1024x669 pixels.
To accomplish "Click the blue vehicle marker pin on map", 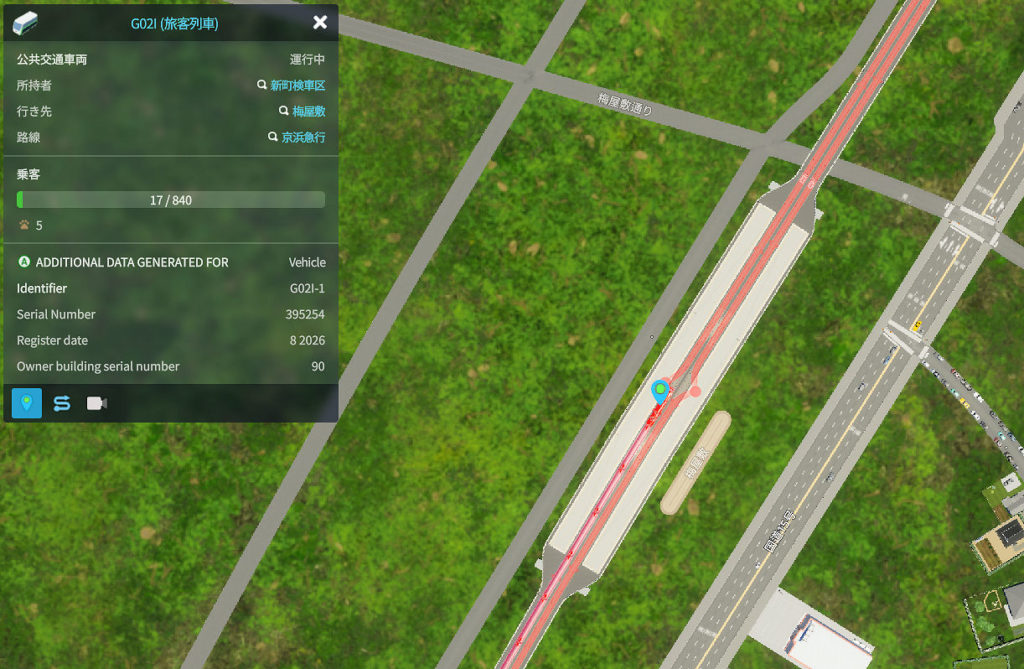I will point(660,391).
